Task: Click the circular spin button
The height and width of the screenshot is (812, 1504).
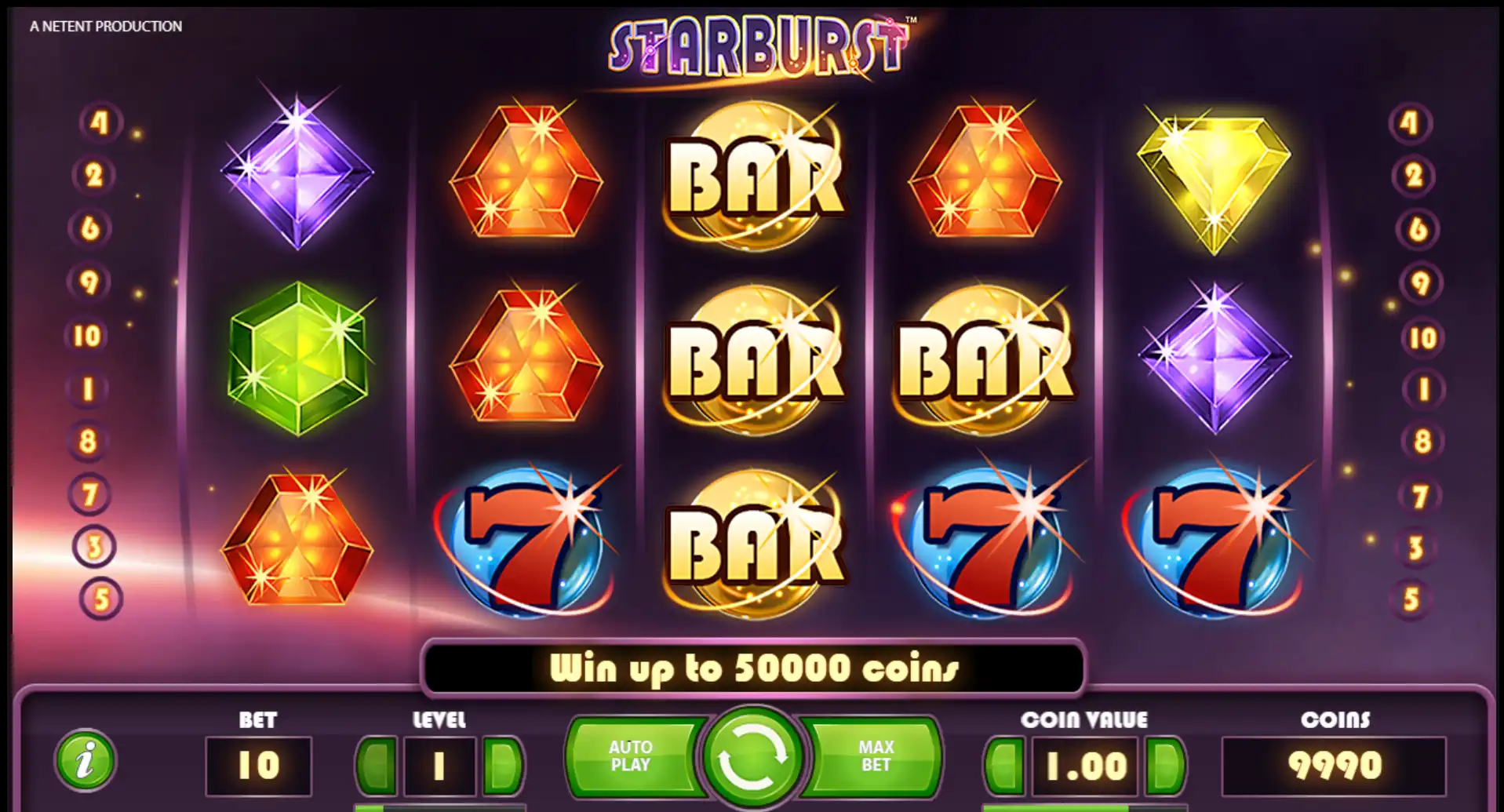Action: (753, 757)
